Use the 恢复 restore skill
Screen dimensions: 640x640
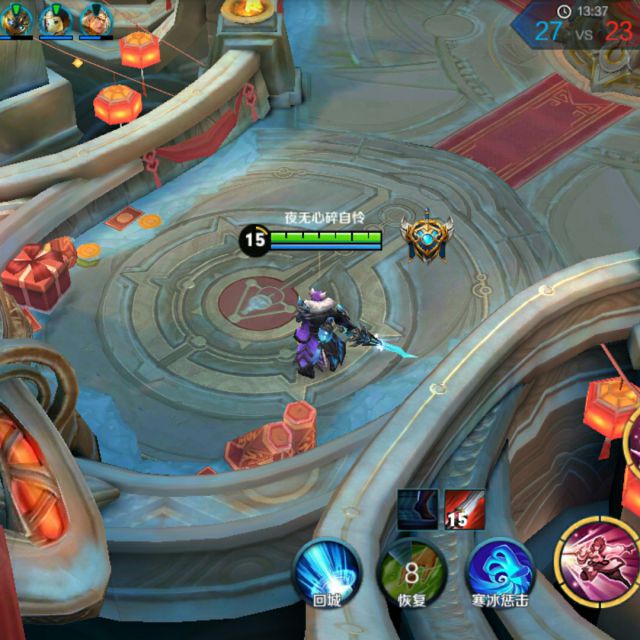click(x=411, y=572)
